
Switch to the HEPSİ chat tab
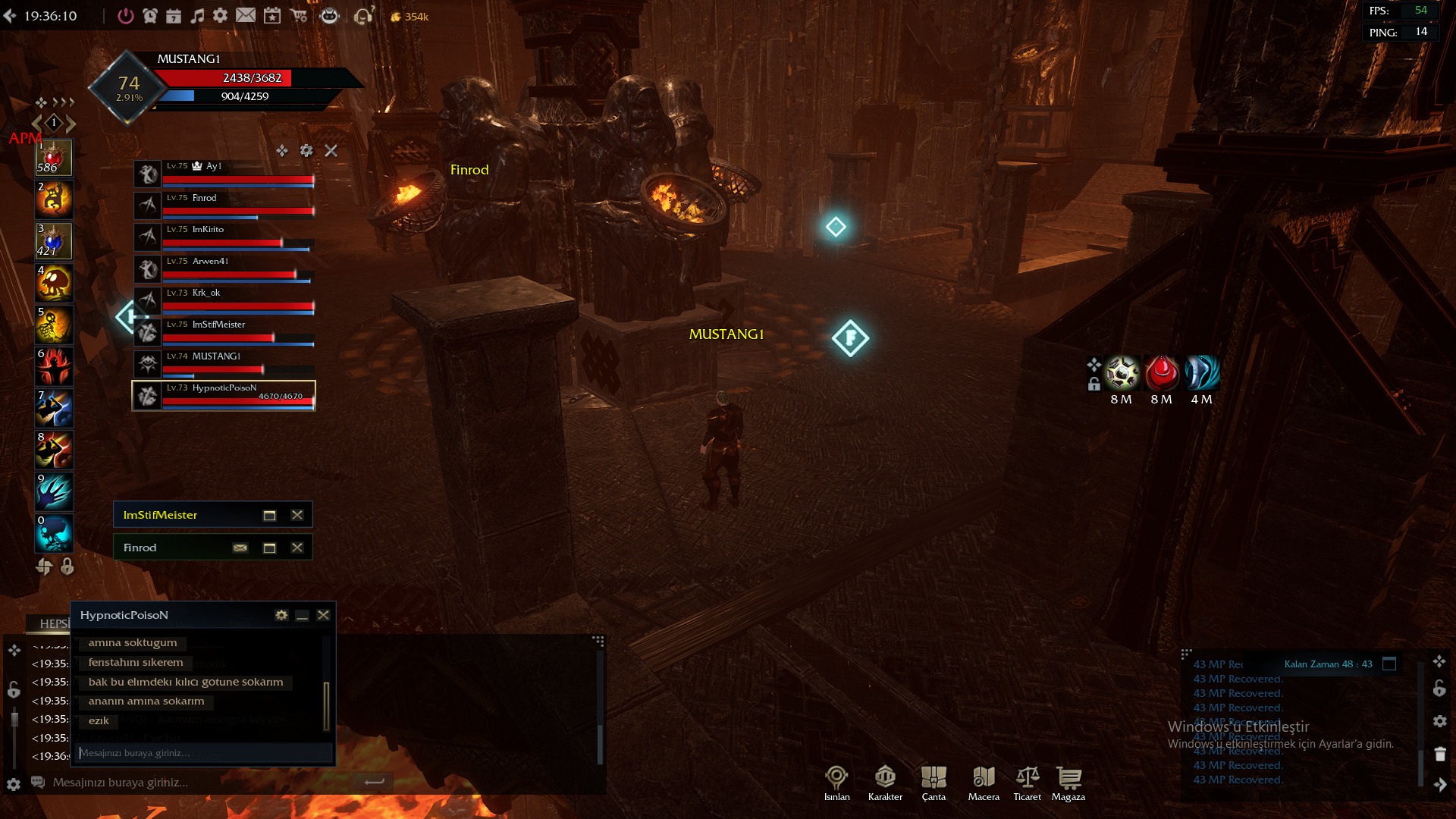click(x=53, y=623)
